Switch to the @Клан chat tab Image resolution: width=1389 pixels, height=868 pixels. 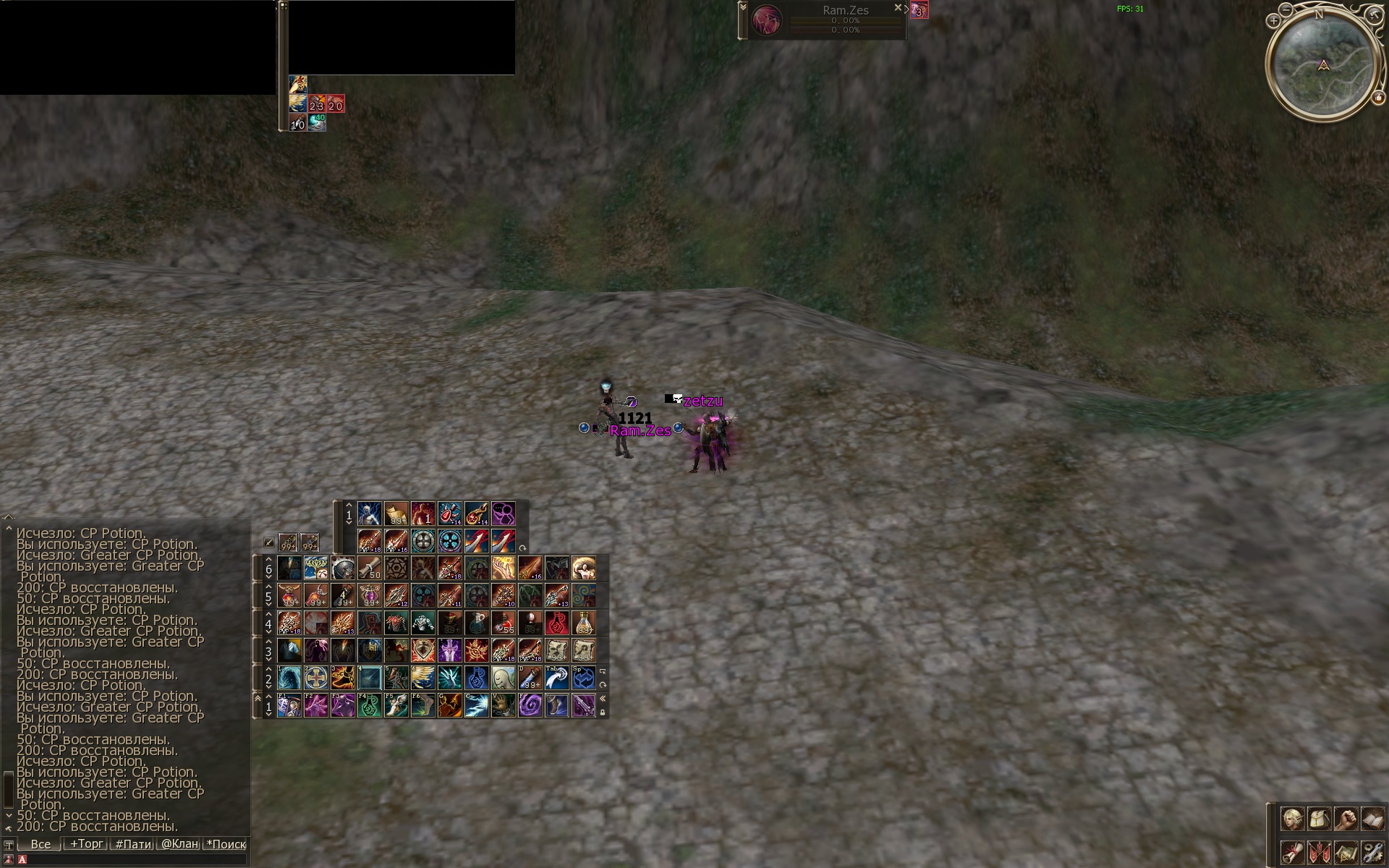click(x=179, y=843)
